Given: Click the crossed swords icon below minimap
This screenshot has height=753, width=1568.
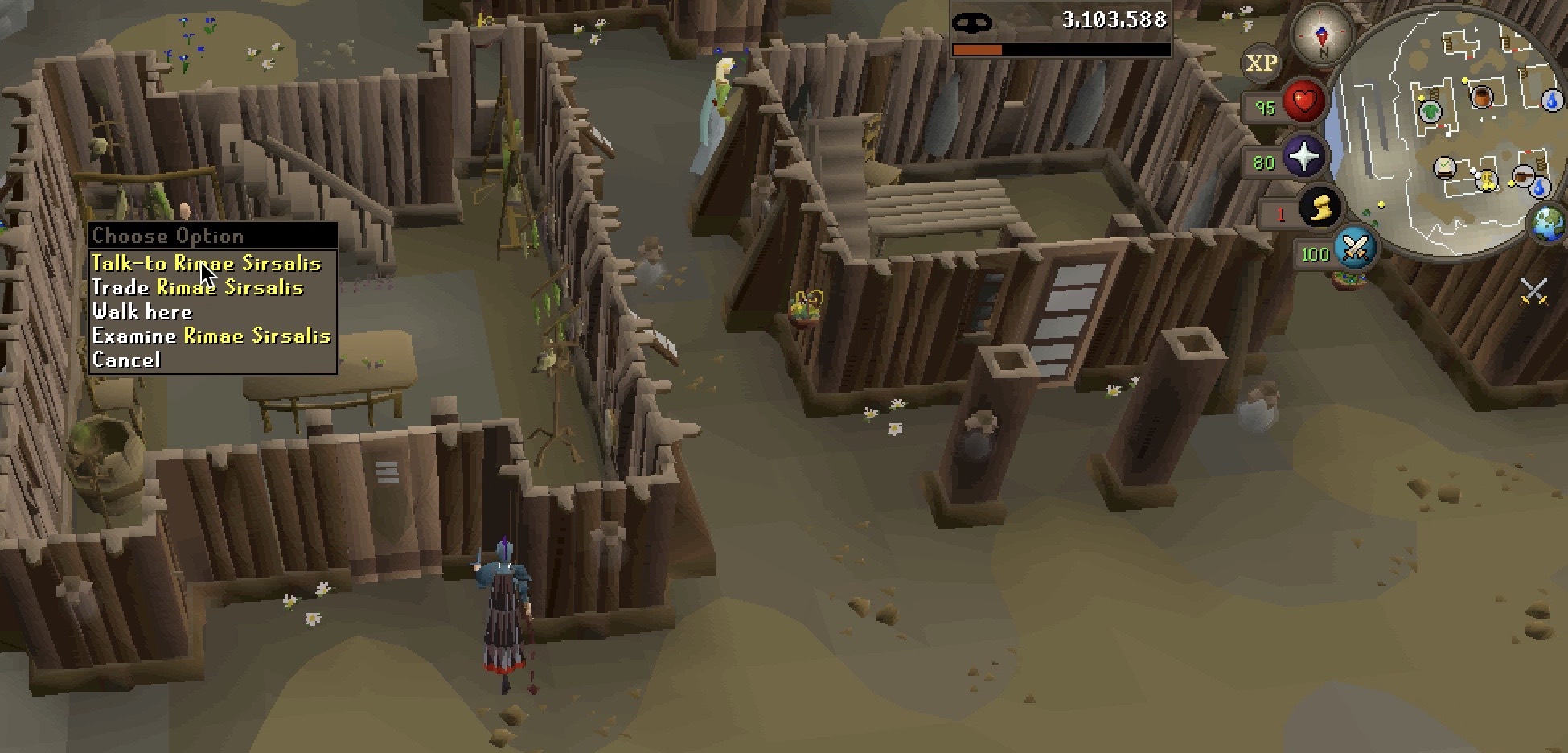Looking at the screenshot, I should [x=1533, y=291].
